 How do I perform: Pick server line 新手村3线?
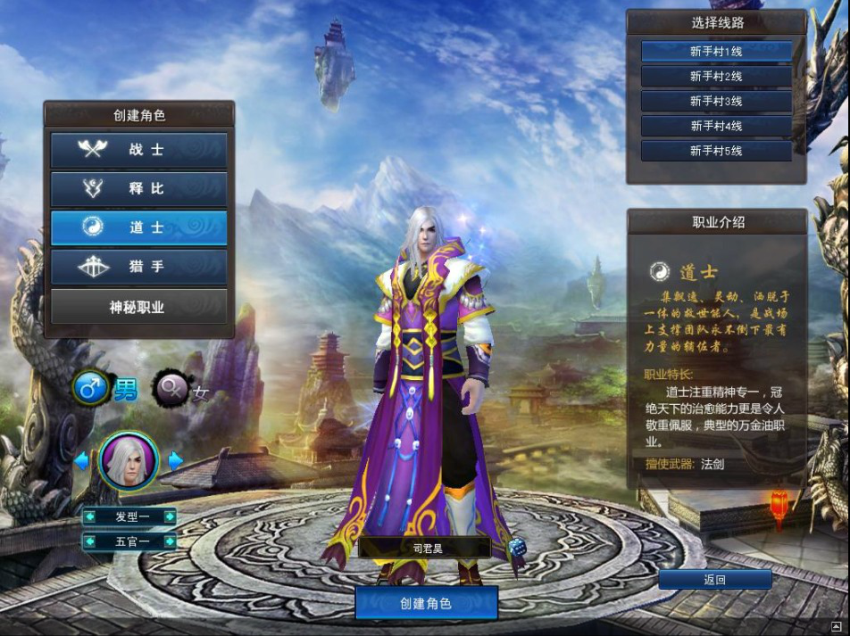(x=716, y=101)
